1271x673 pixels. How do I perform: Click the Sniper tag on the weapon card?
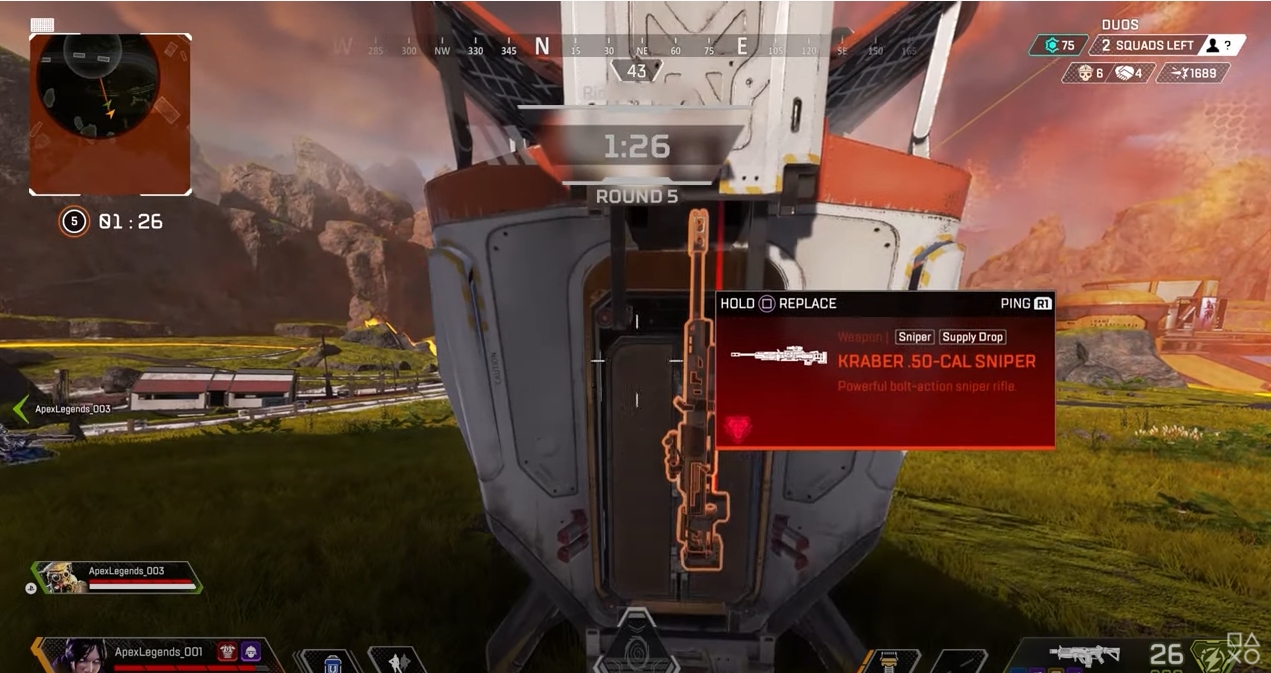(914, 337)
